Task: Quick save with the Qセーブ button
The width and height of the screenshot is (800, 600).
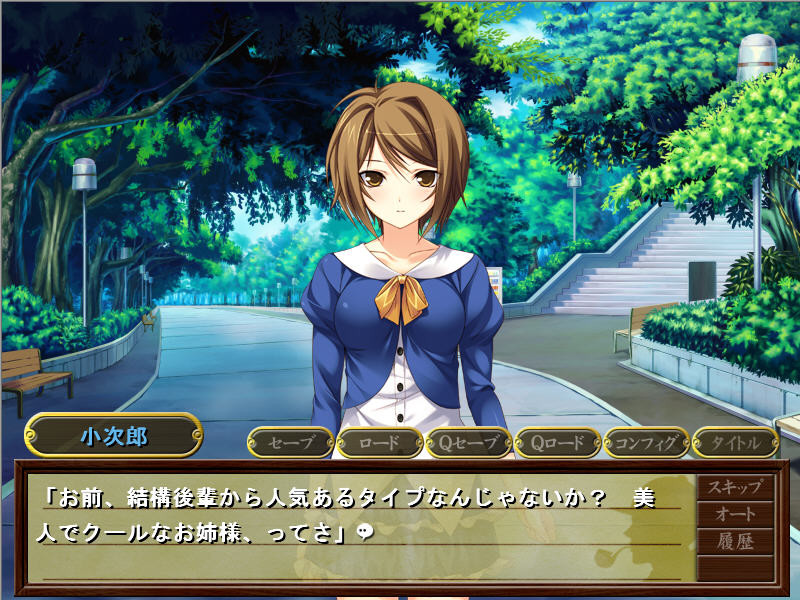Action: pos(468,442)
